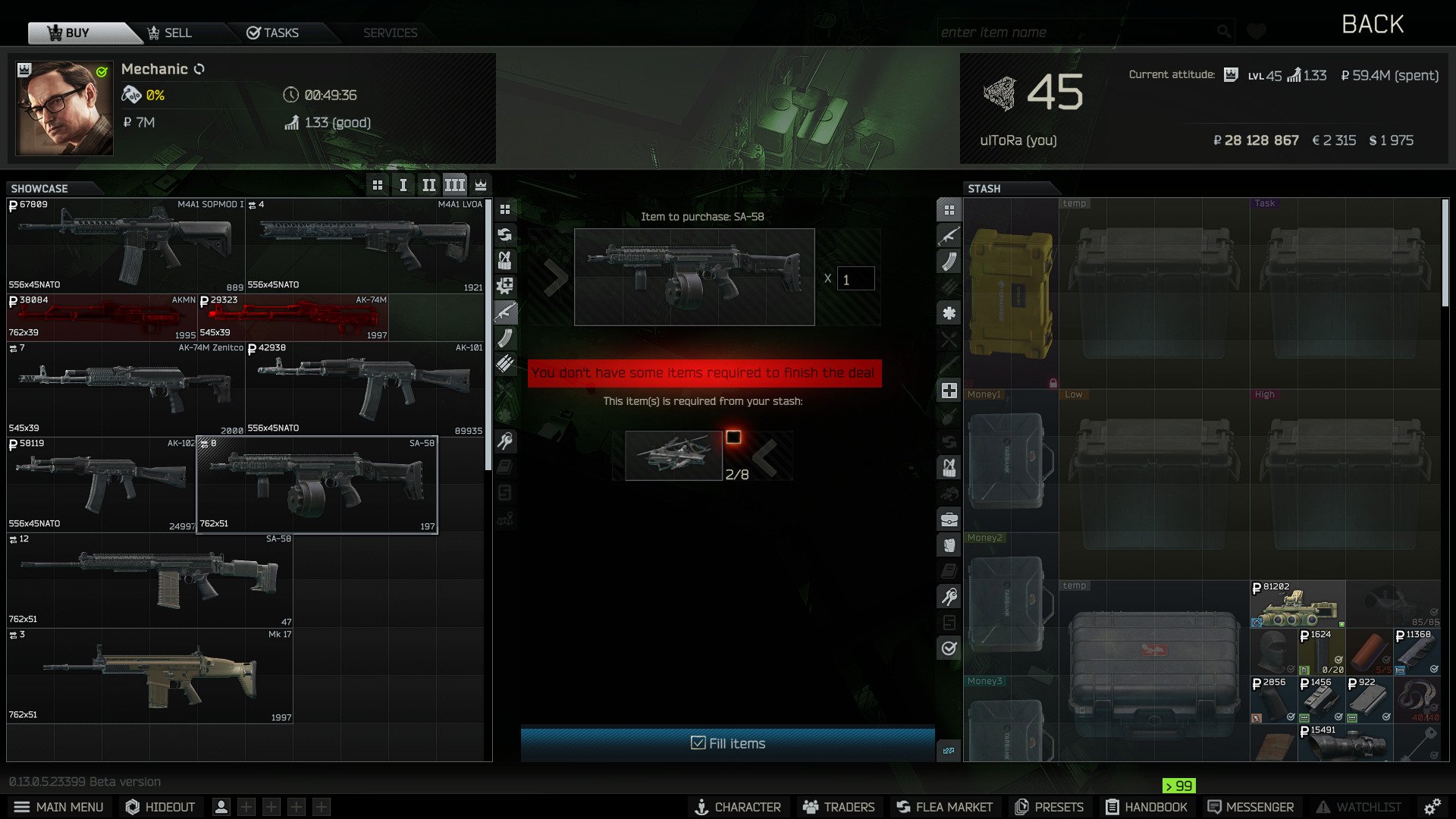Click the BACK button
The height and width of the screenshot is (819, 1456).
point(1372,24)
